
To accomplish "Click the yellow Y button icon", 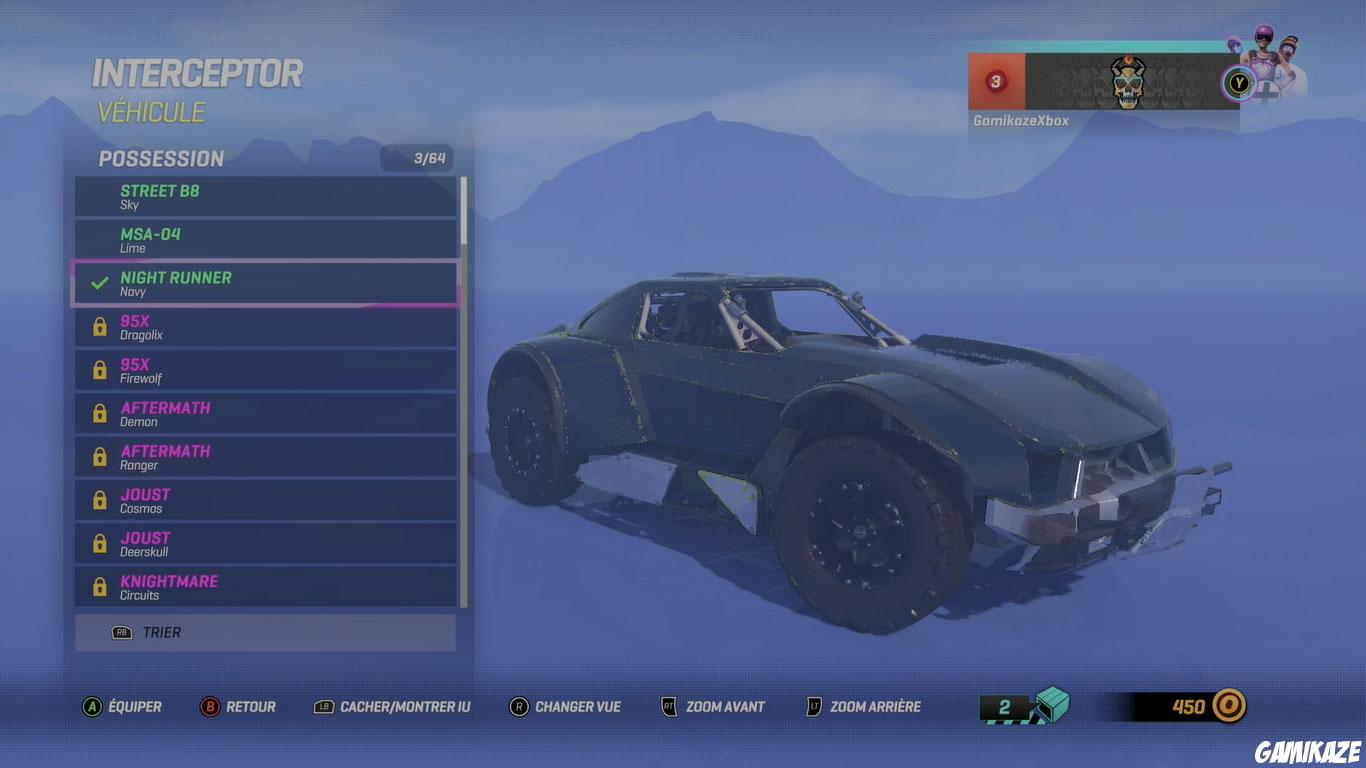I will click(1238, 83).
